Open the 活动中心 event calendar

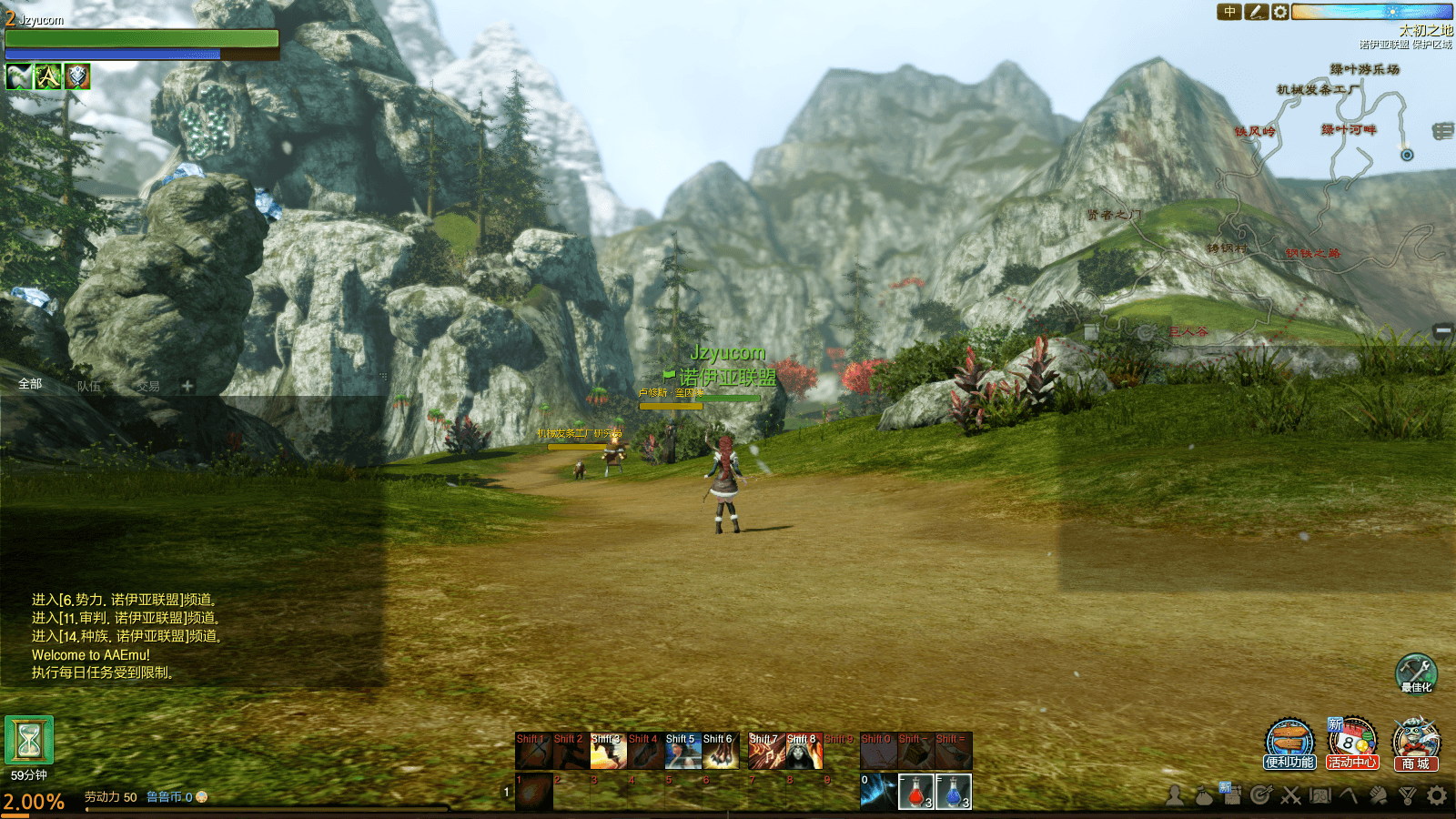[1352, 743]
